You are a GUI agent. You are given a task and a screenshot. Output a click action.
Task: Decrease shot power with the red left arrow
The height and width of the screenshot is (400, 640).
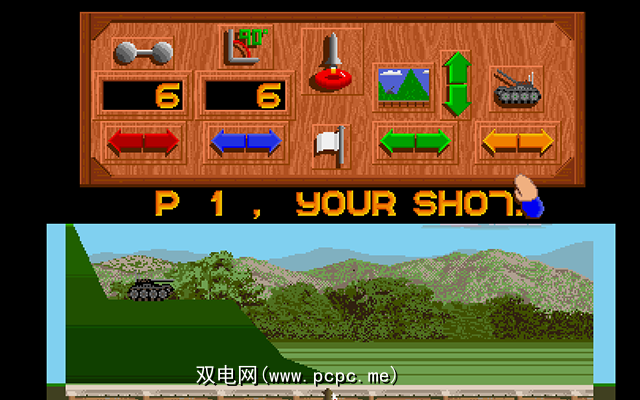point(125,142)
